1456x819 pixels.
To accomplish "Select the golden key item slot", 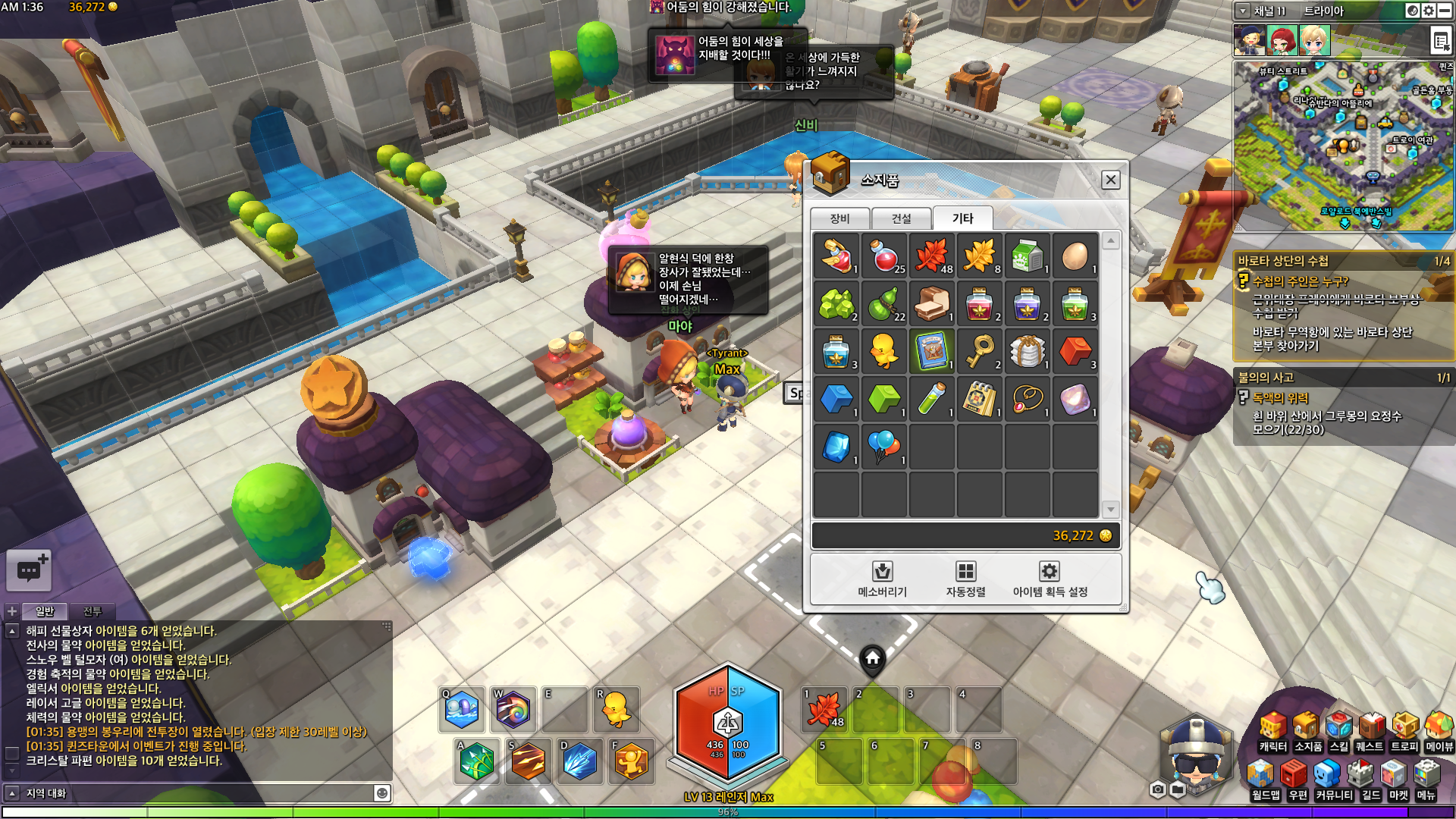I will tap(979, 352).
